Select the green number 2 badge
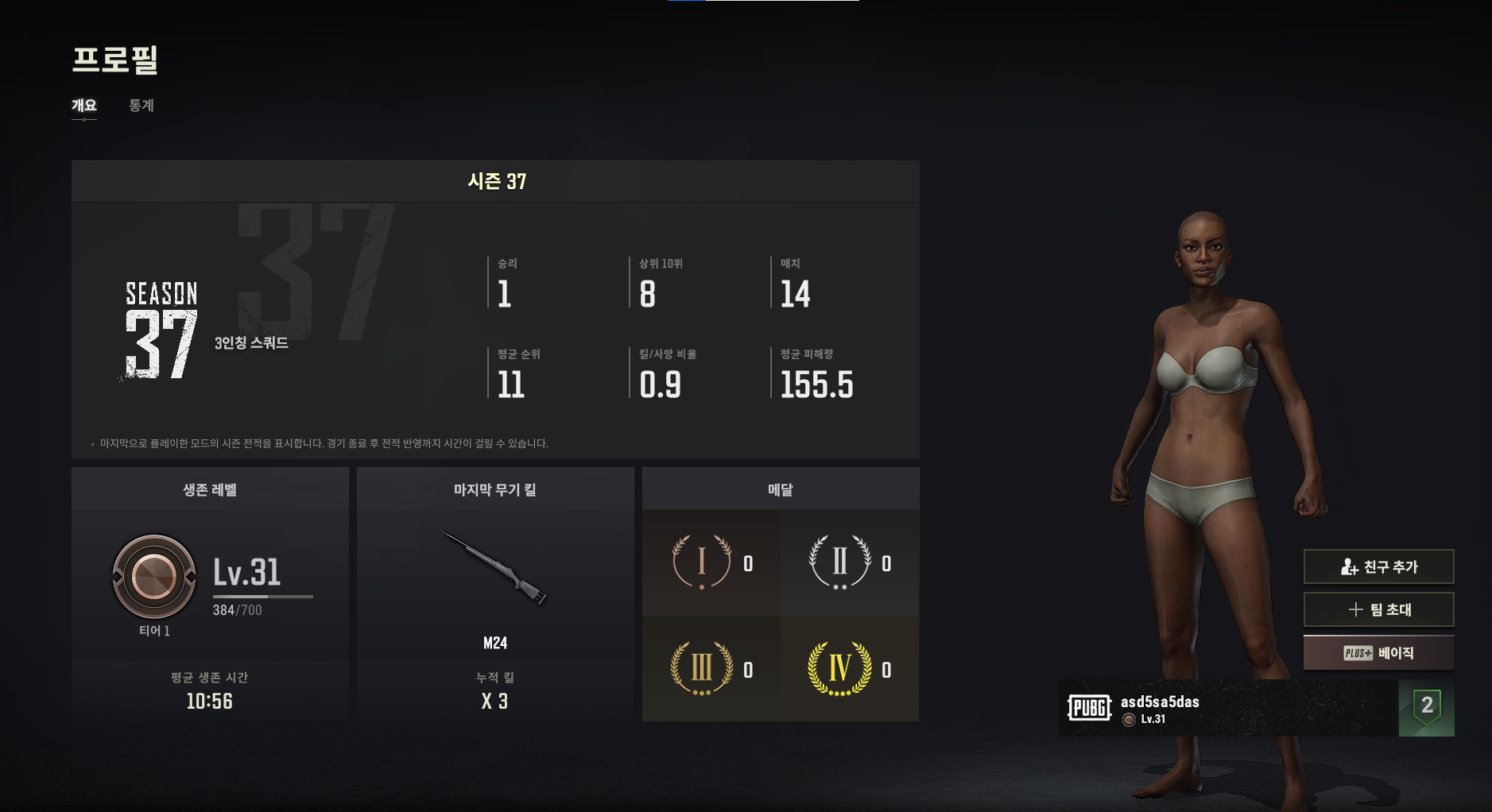This screenshot has width=1492, height=812. coord(1427,707)
